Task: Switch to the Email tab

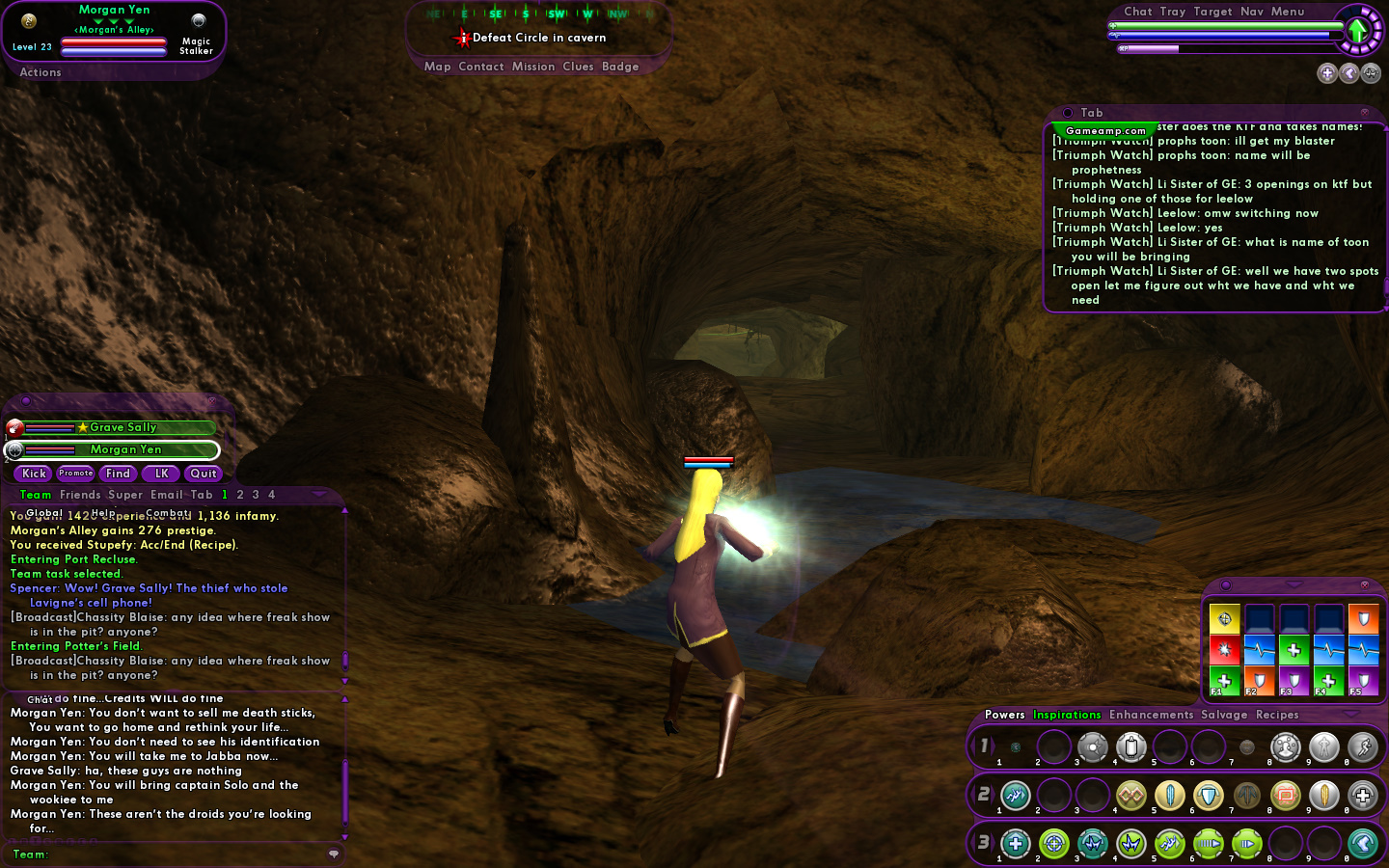Action: click(x=167, y=495)
